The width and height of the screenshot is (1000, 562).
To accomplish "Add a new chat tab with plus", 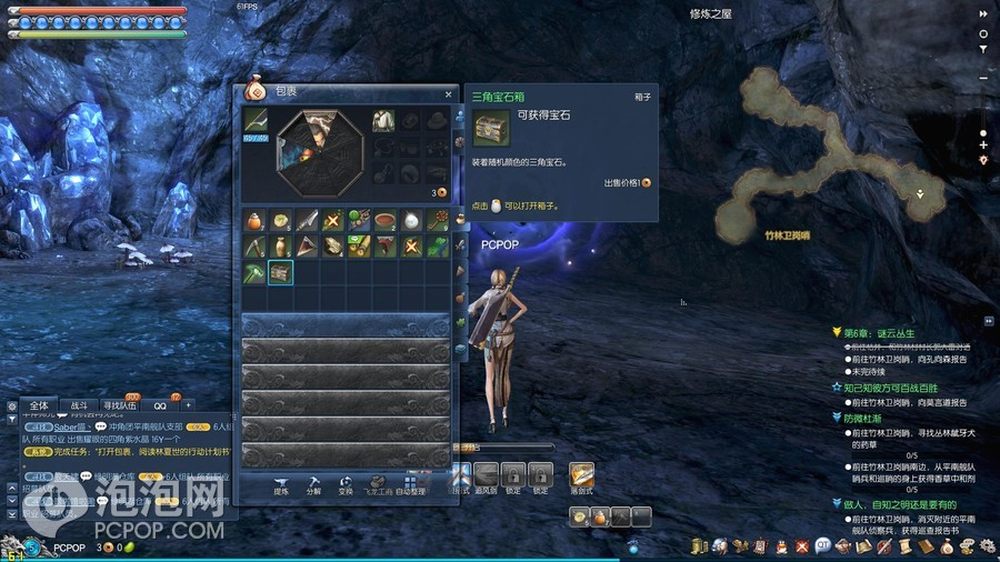I will coord(187,405).
